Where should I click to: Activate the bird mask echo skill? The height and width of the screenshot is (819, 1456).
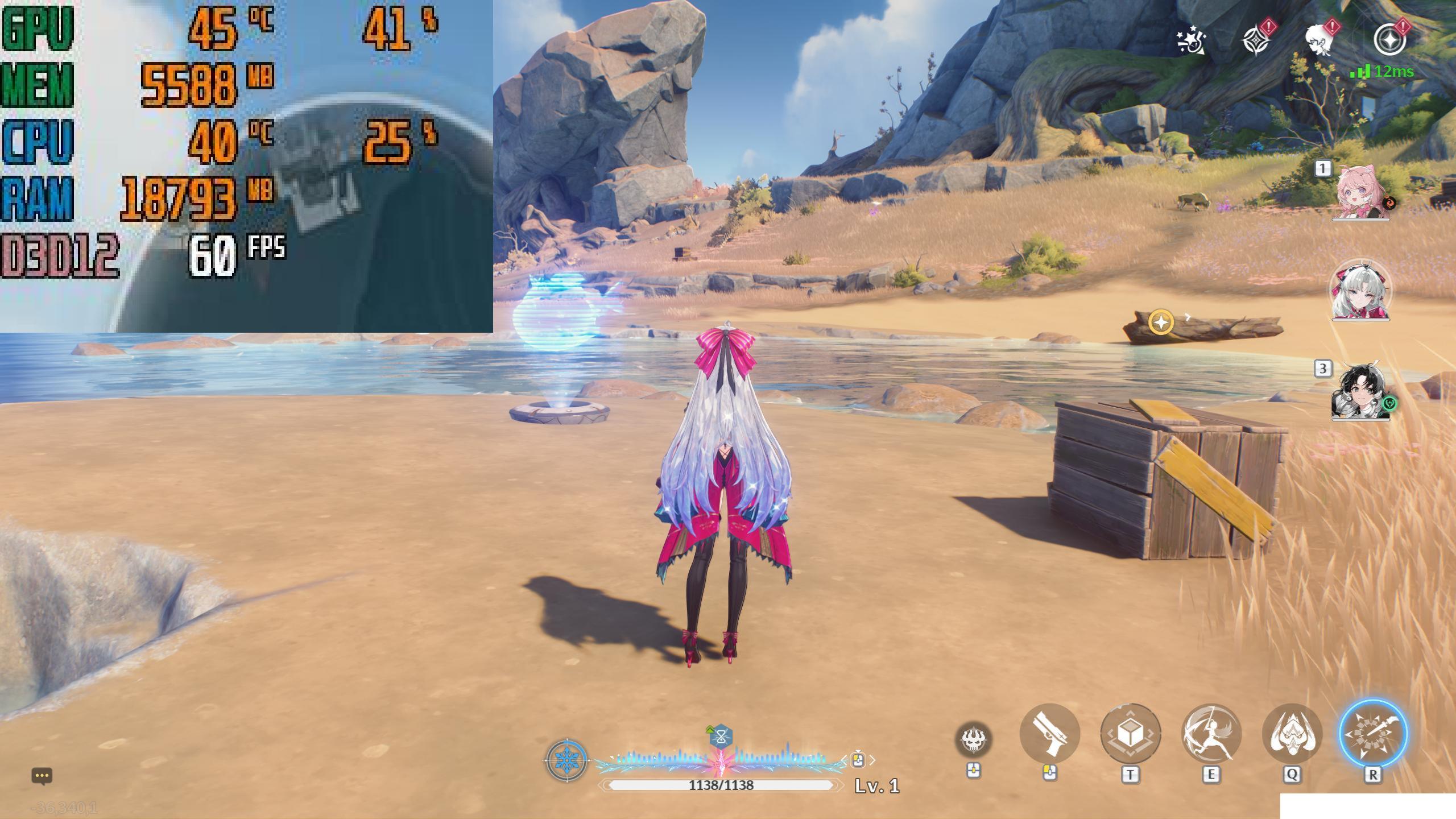tap(1292, 734)
